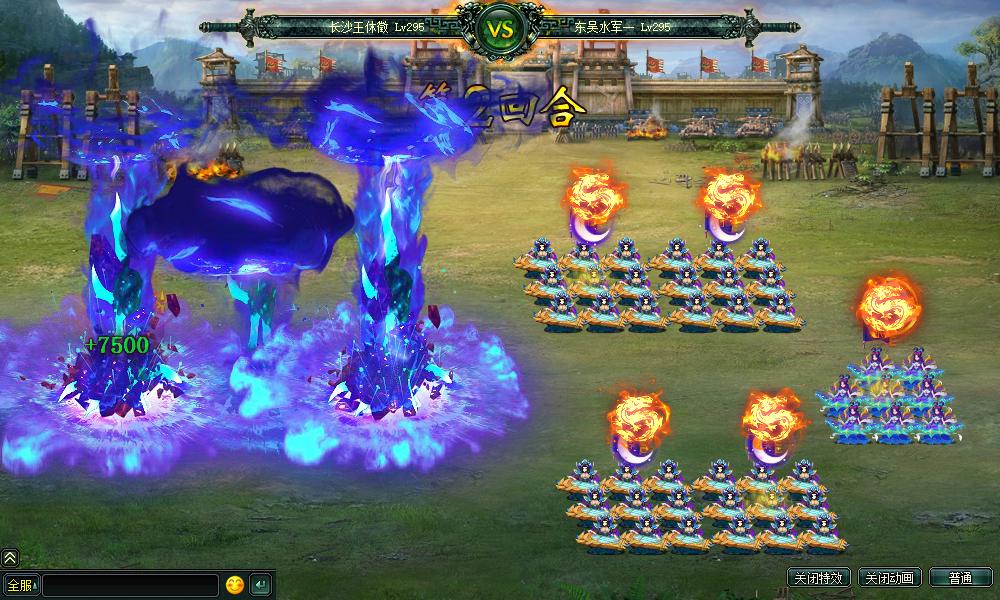This screenshot has width=1000, height=600.
Task: Disable animations via 关闭动画 button
Action: click(x=889, y=578)
